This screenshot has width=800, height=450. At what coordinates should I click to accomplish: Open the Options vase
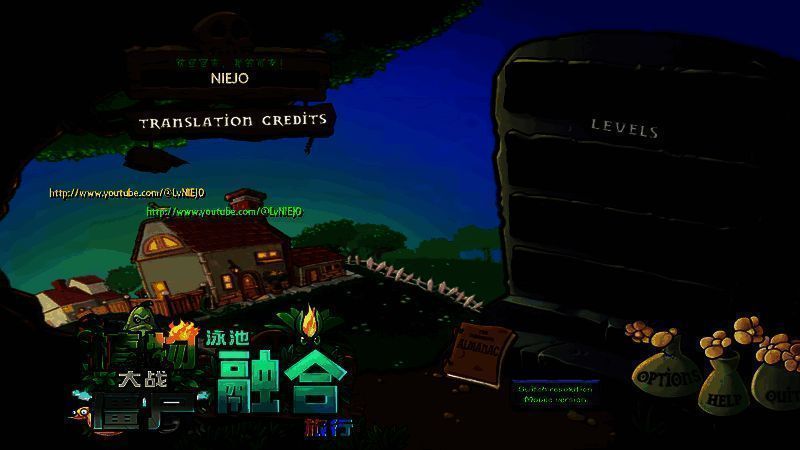669,378
